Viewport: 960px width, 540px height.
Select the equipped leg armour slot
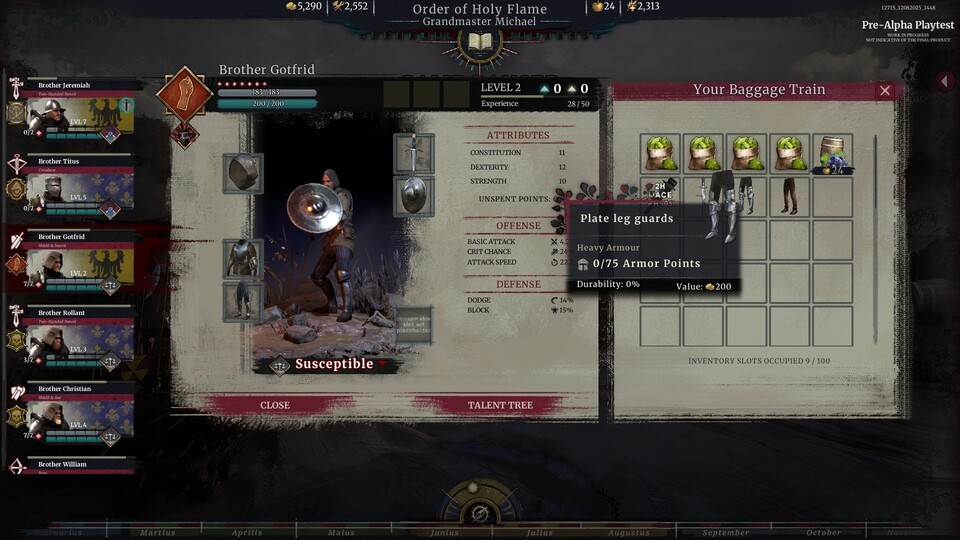(243, 301)
